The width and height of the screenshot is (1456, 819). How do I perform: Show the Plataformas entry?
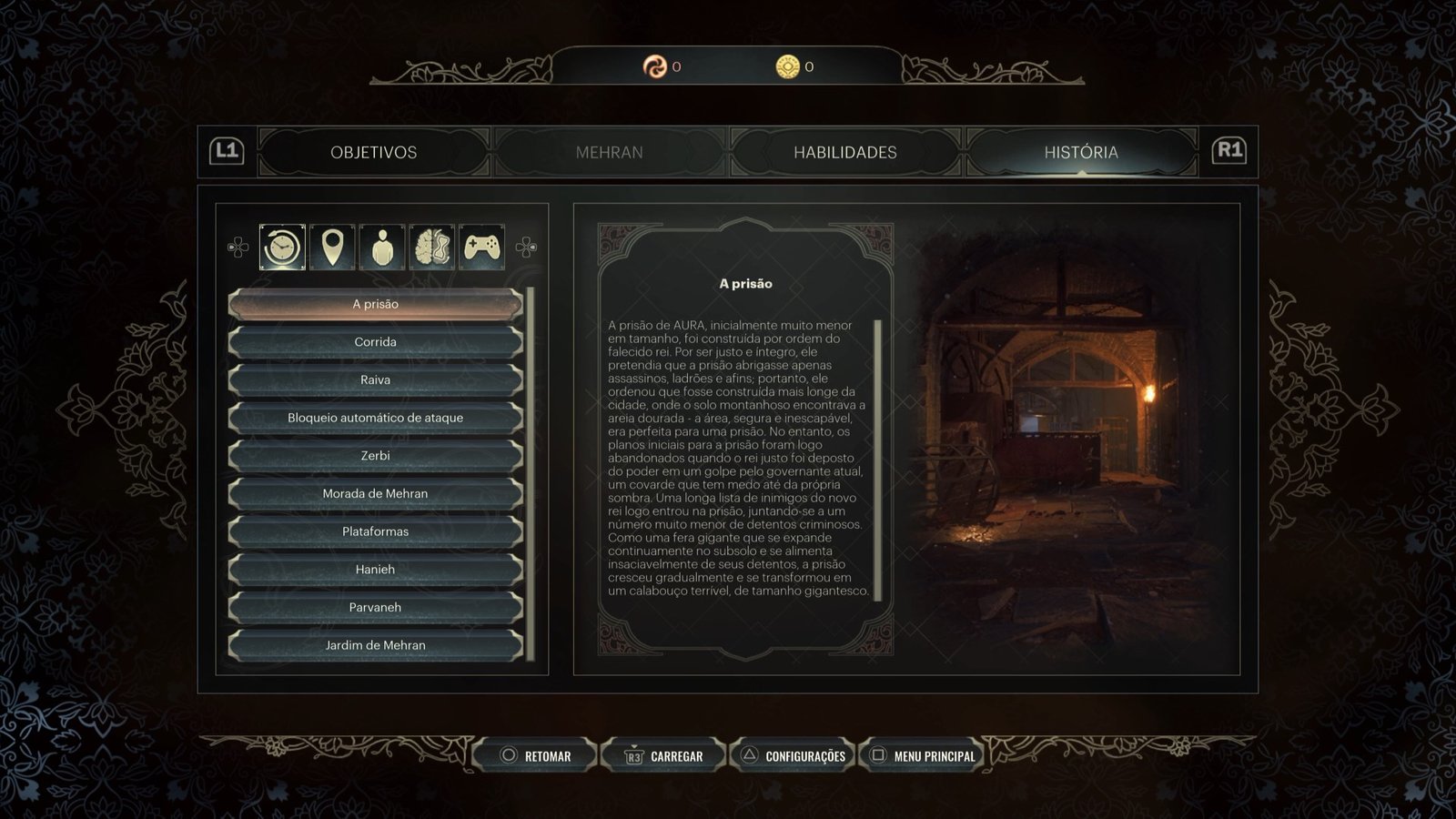(375, 531)
